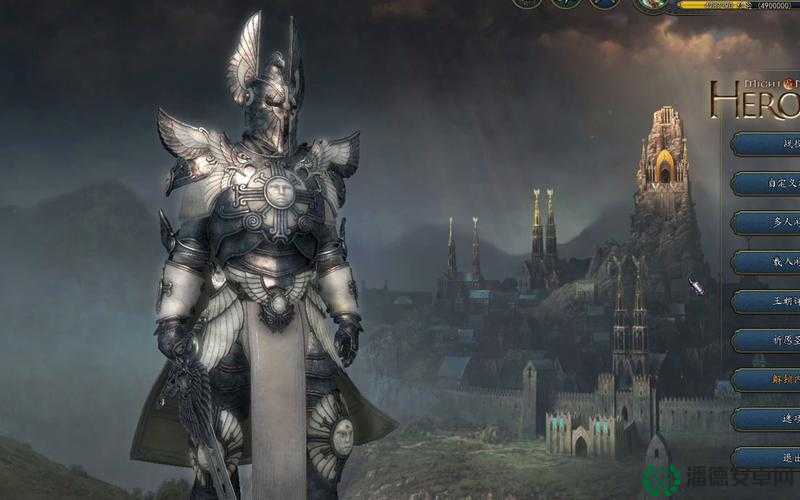The height and width of the screenshot is (500, 800).
Task: Open the dynasty (王朝) menu entry
Action: tap(768, 301)
